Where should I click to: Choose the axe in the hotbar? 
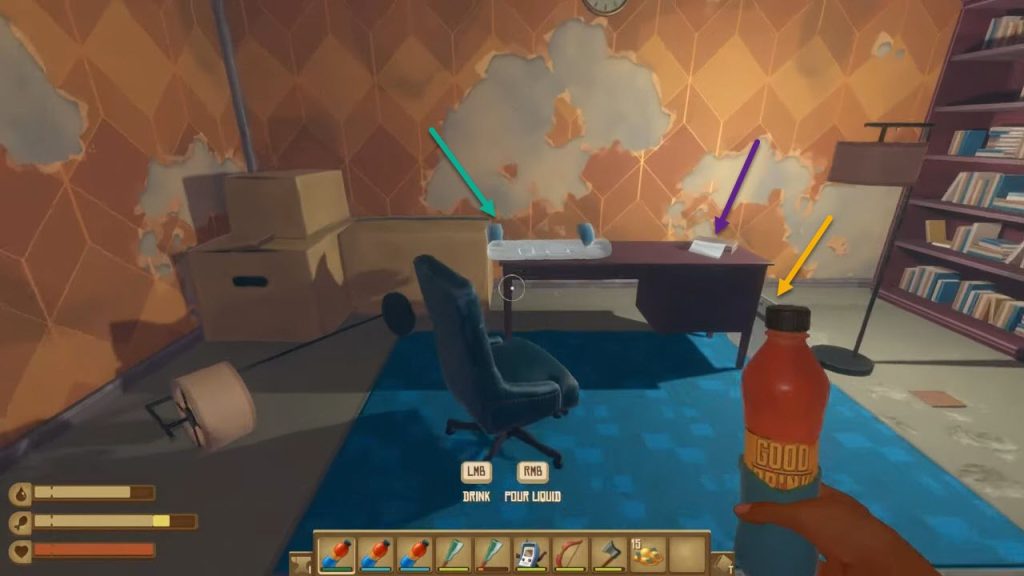608,554
